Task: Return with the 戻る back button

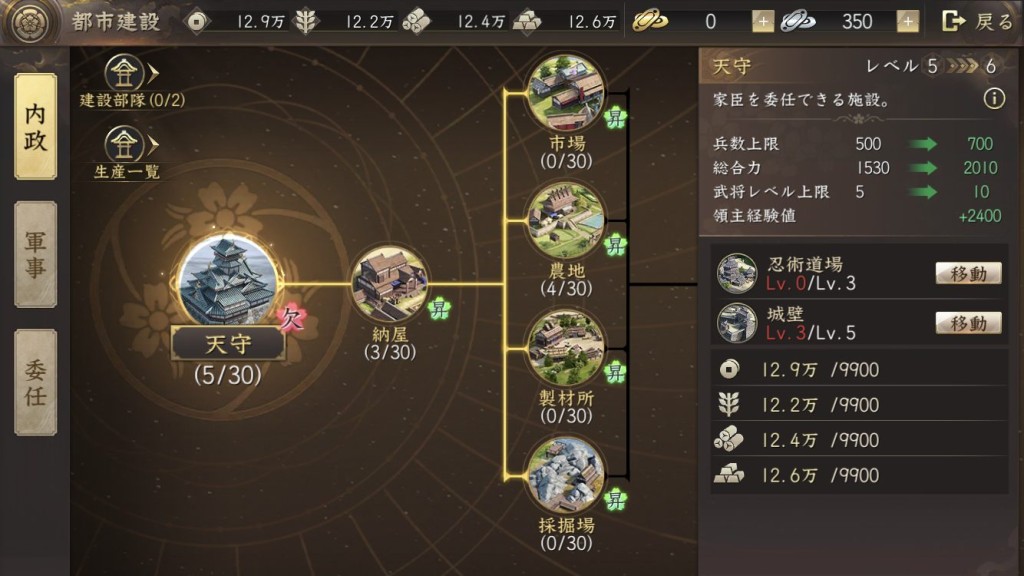Action: point(978,21)
